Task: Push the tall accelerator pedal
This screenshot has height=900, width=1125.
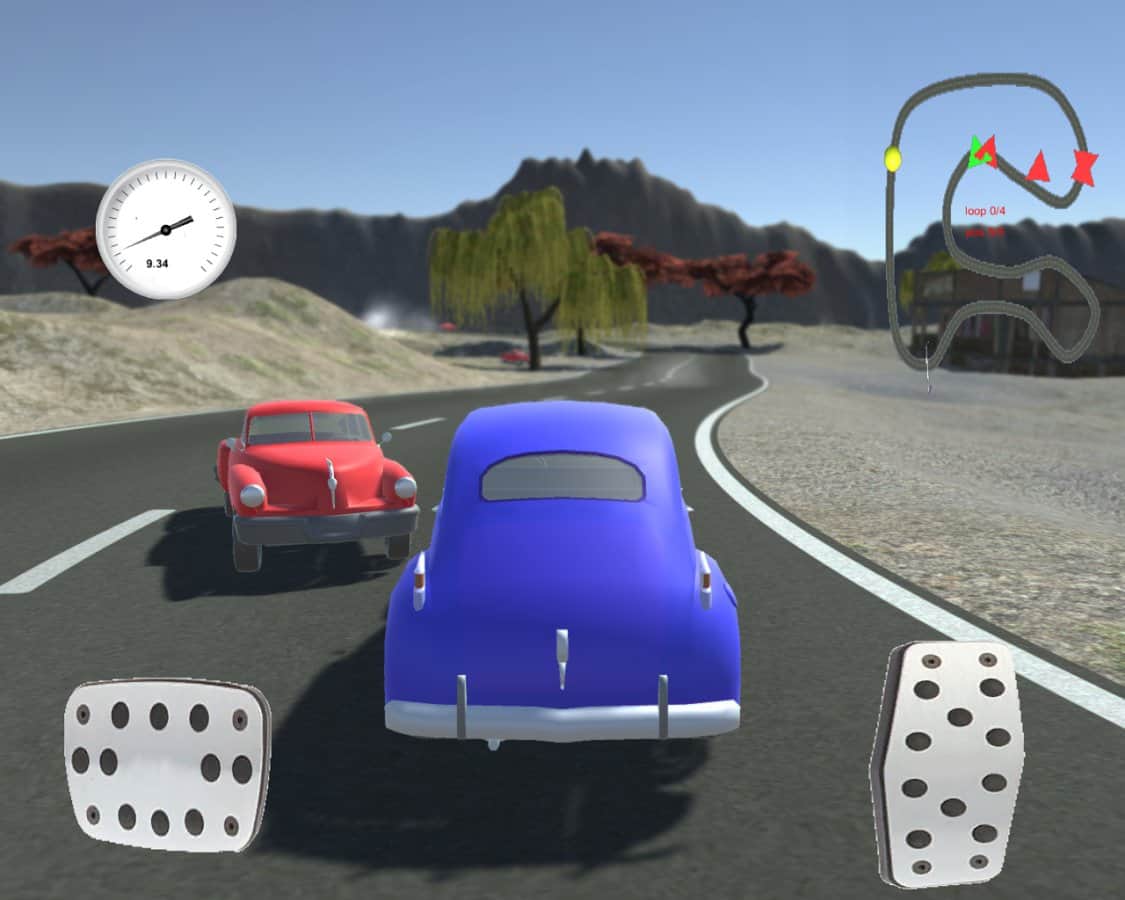Action: (948, 763)
